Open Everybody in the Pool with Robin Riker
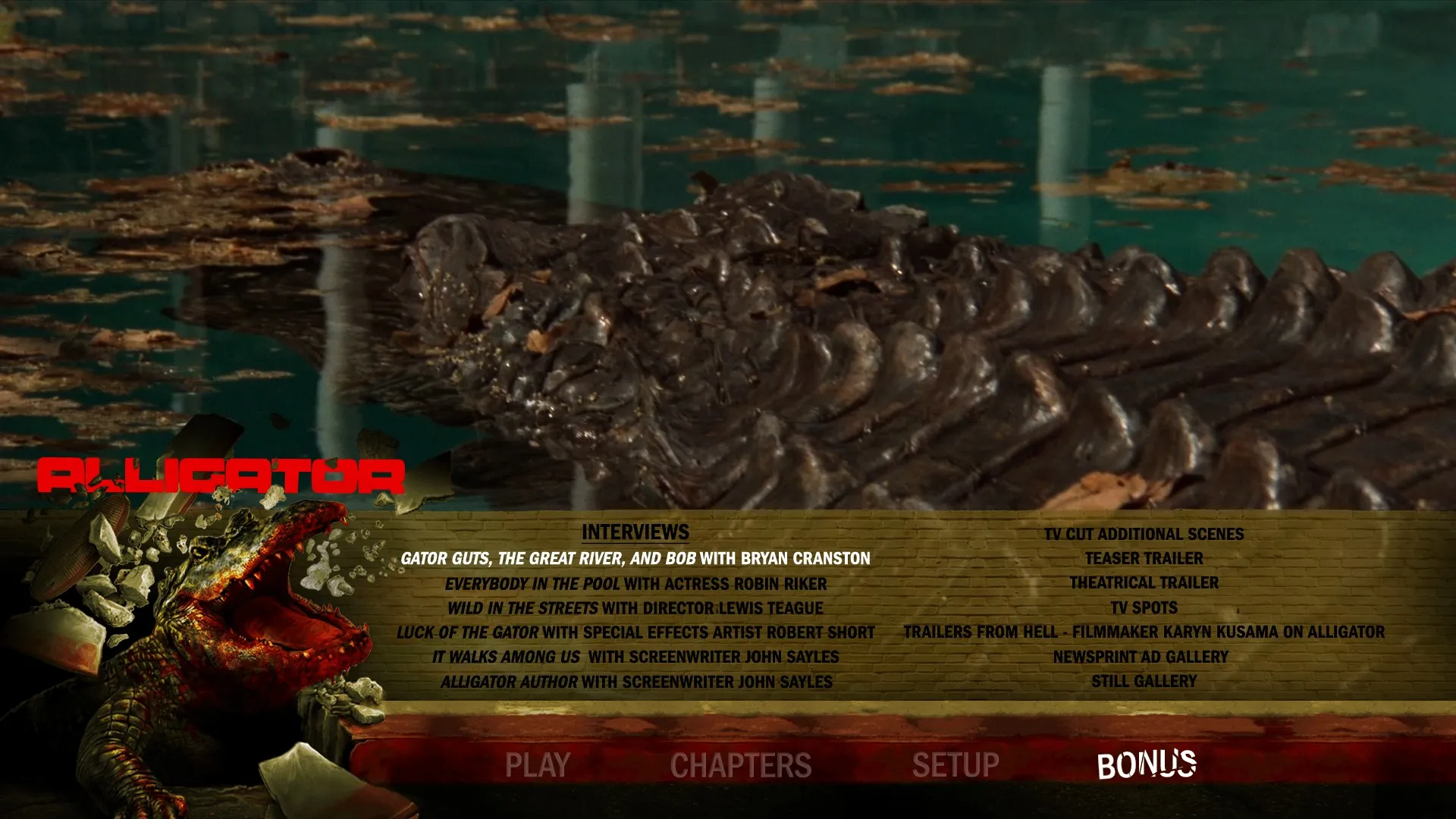The image size is (1456, 819). pyautogui.click(x=635, y=584)
